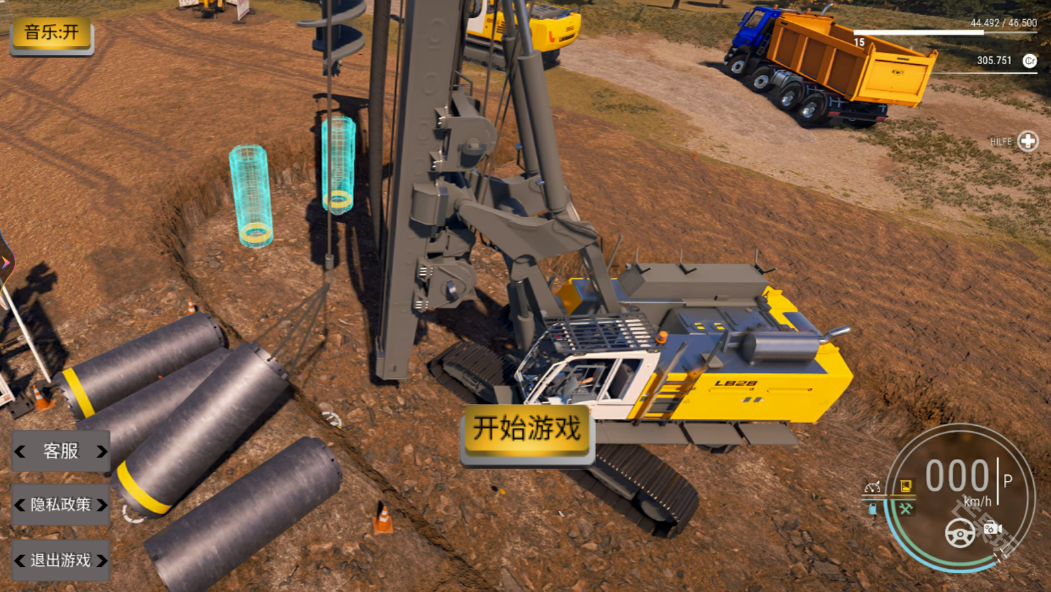Image resolution: width=1051 pixels, height=592 pixels.
Task: Toggle the 音乐:开 music button
Action: 52,33
